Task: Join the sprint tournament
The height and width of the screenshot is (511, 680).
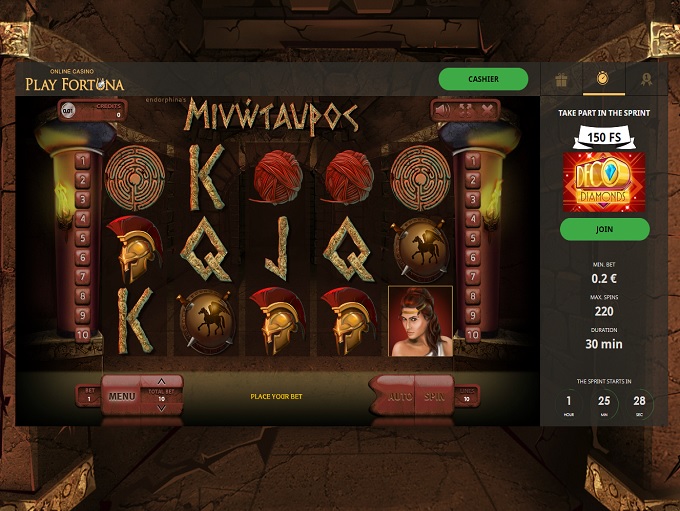Action: pos(604,229)
